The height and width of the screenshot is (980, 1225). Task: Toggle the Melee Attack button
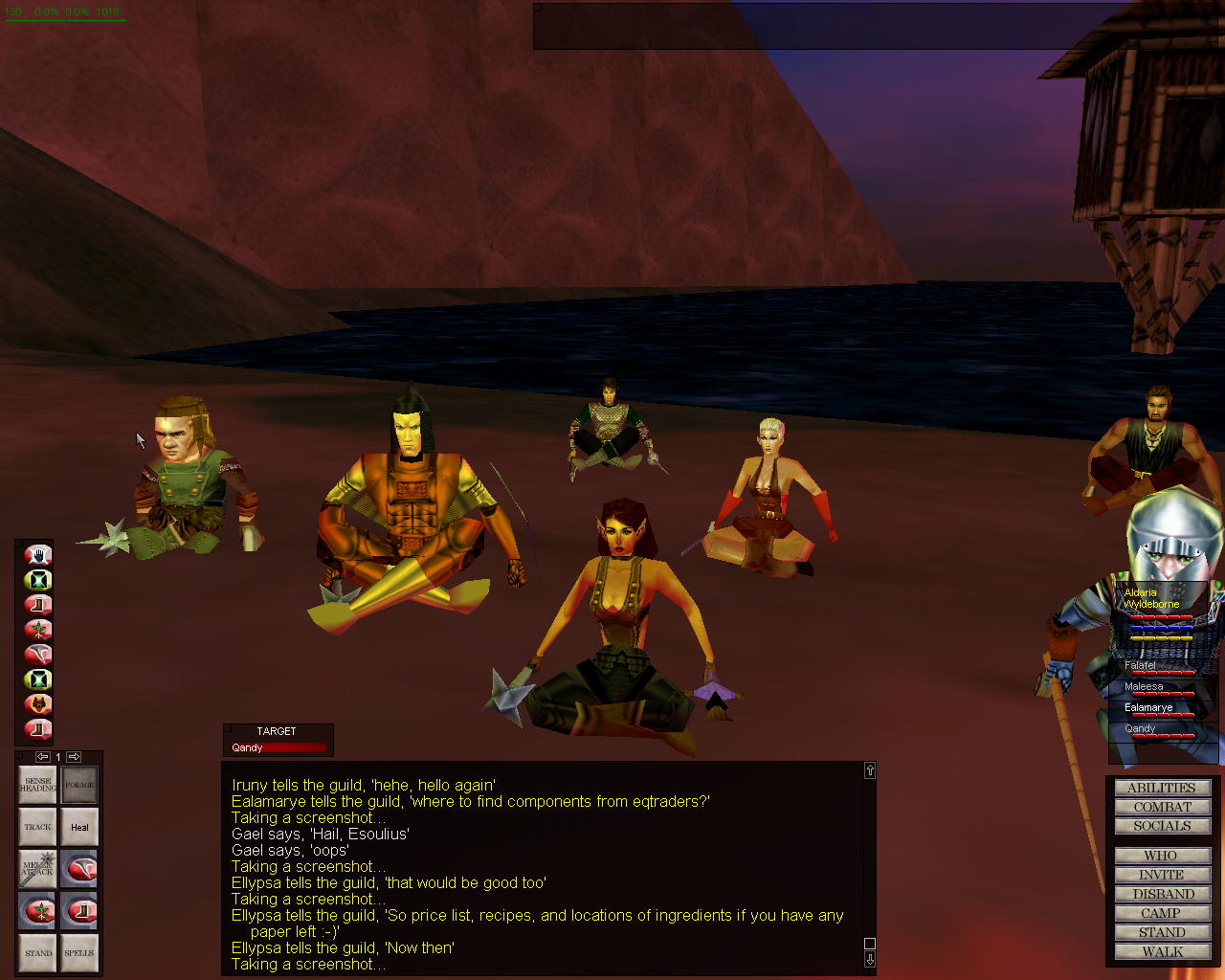tap(38, 869)
